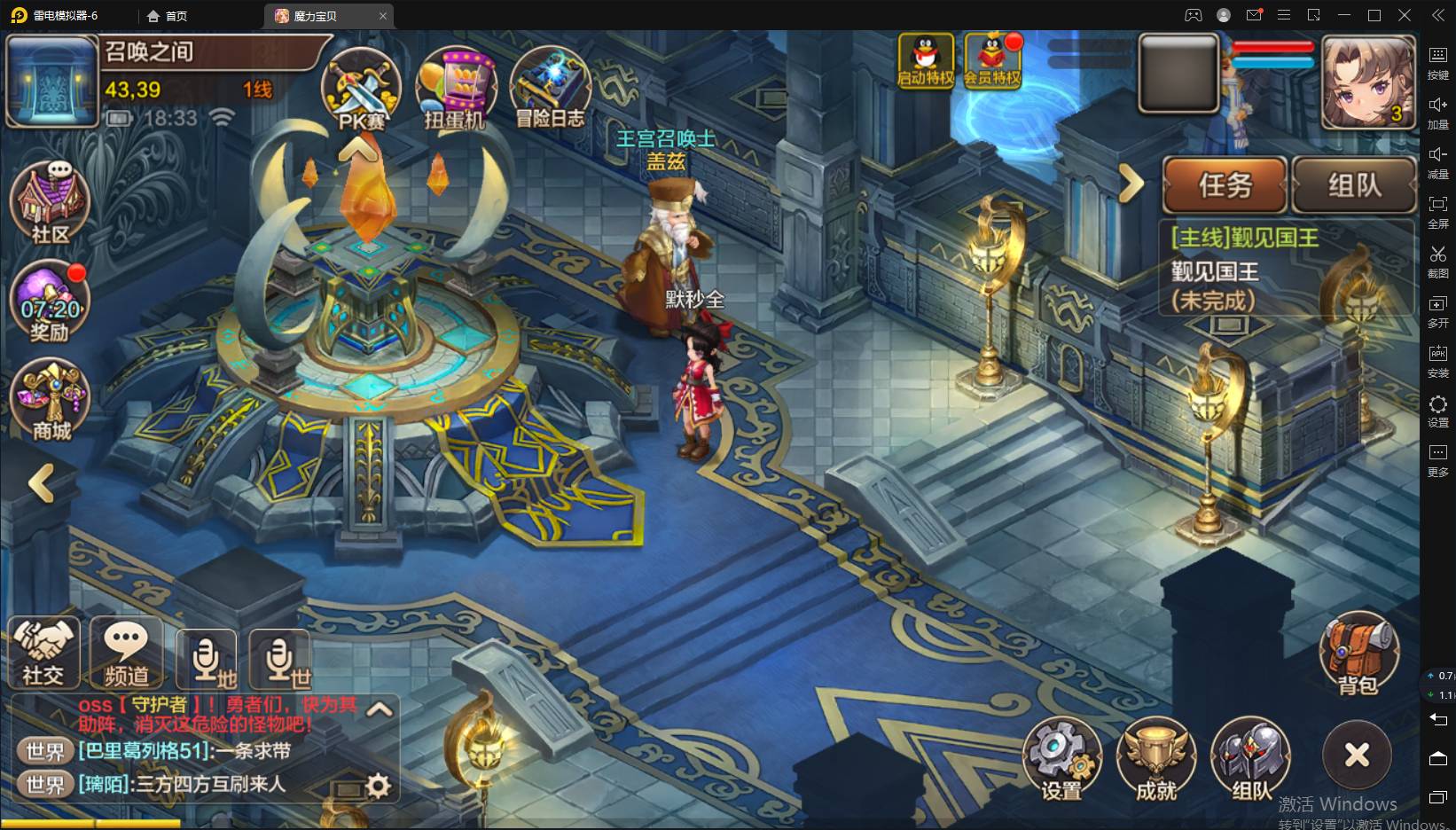Image resolution: width=1456 pixels, height=830 pixels.
Task: Open the 会员特权 member privilege icon
Action: (x=992, y=60)
